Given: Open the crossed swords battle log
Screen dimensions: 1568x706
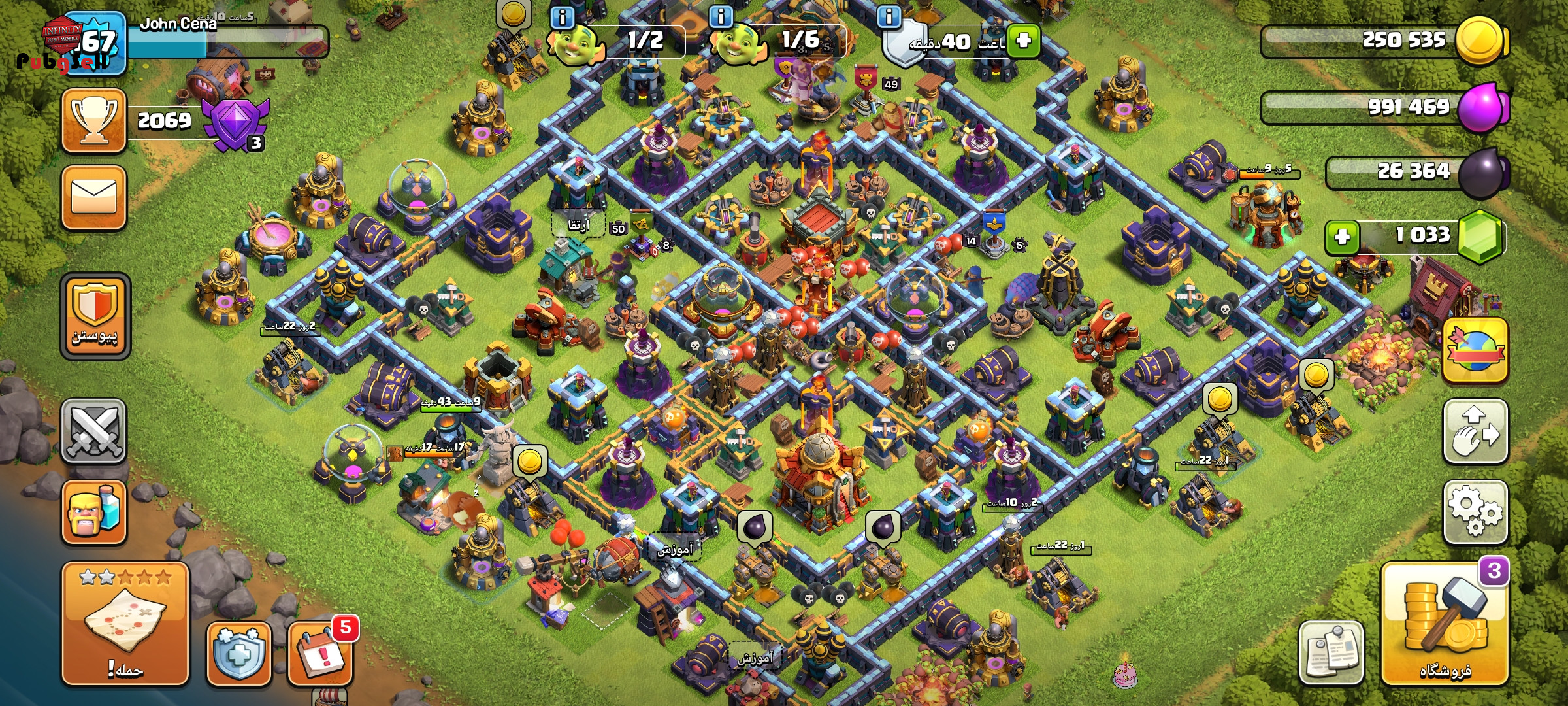Looking at the screenshot, I should (x=93, y=431).
